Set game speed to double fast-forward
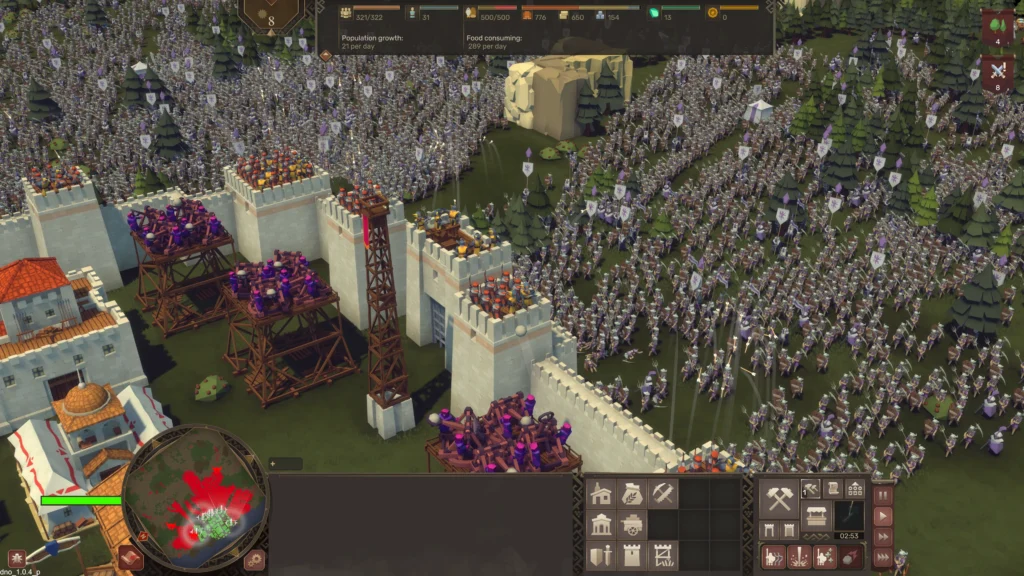 pos(883,538)
